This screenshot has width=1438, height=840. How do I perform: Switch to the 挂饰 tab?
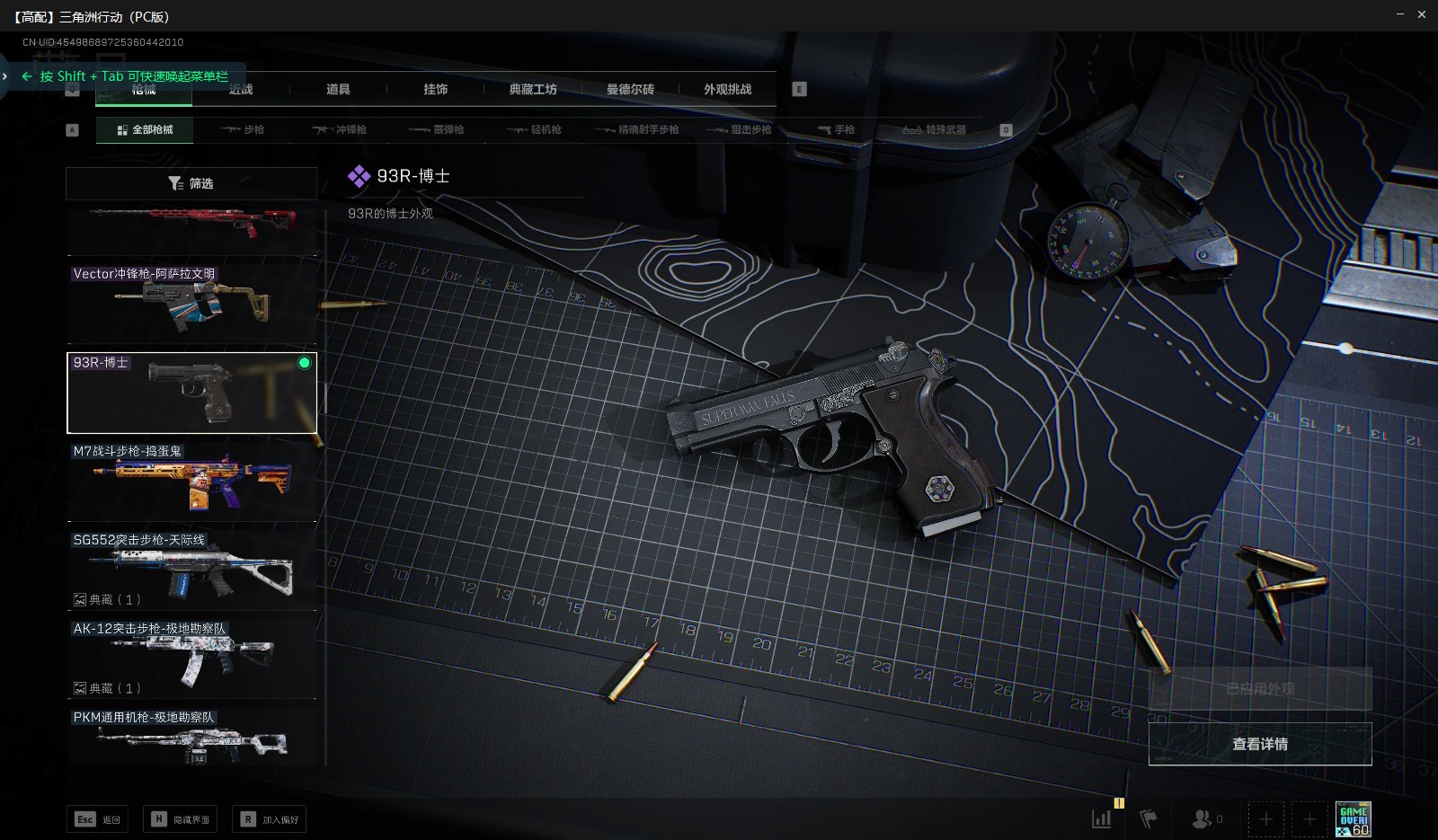click(x=435, y=89)
